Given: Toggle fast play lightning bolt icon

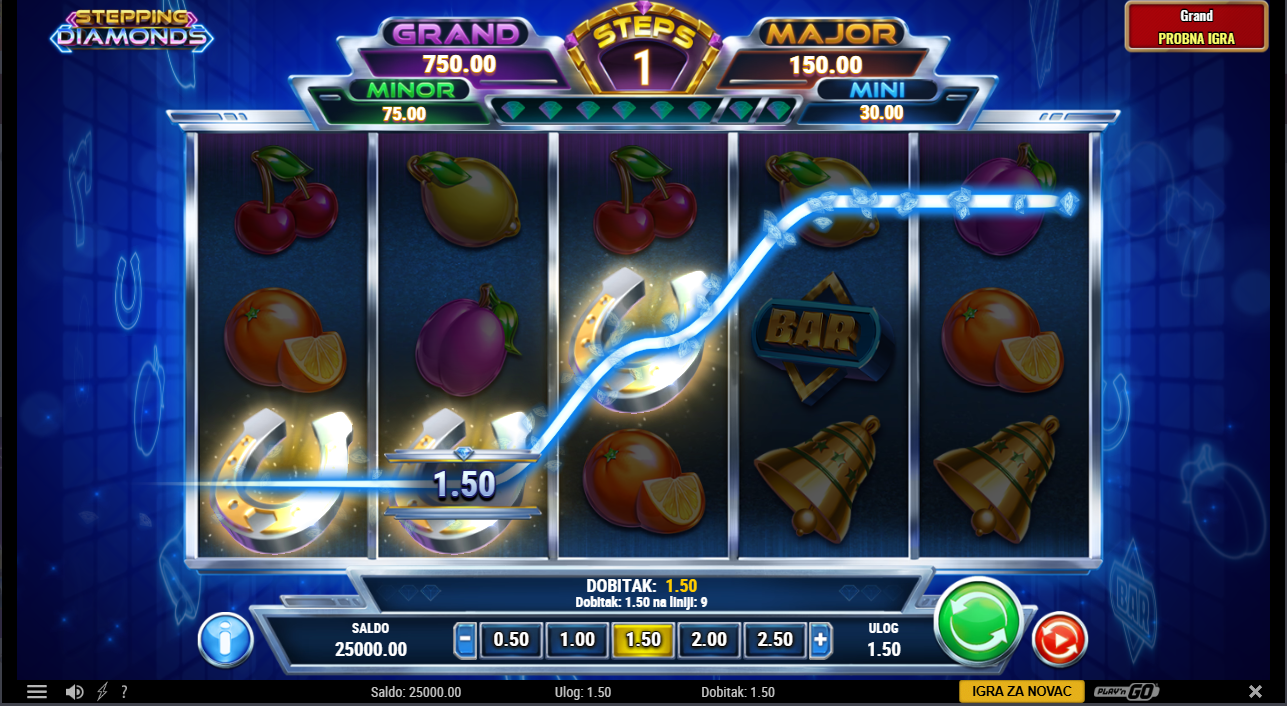Looking at the screenshot, I should [101, 692].
